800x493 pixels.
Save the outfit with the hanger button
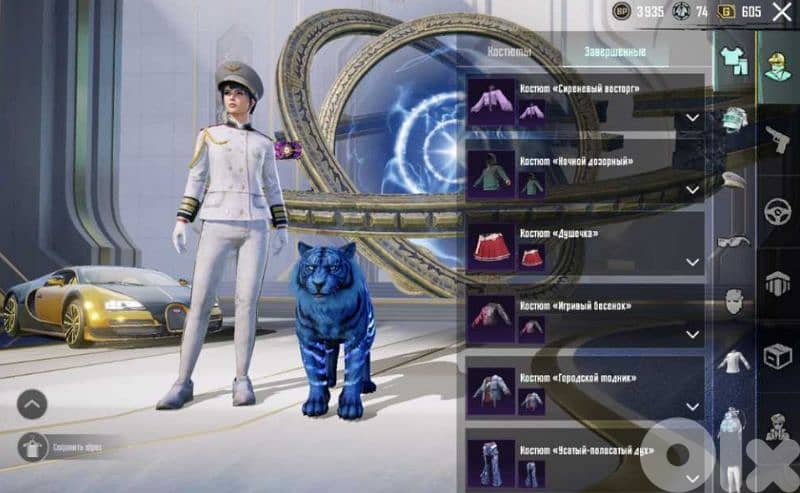coord(32,446)
